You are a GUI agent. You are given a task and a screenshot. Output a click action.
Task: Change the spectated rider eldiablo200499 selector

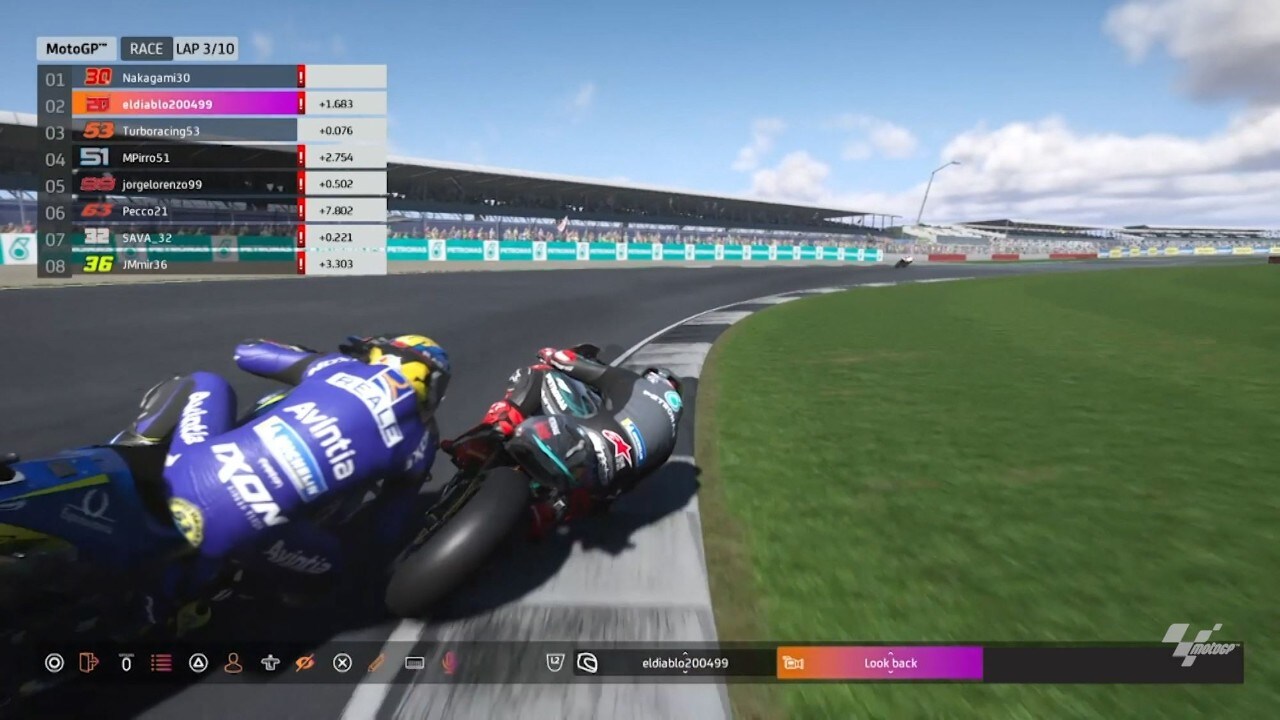tap(685, 663)
